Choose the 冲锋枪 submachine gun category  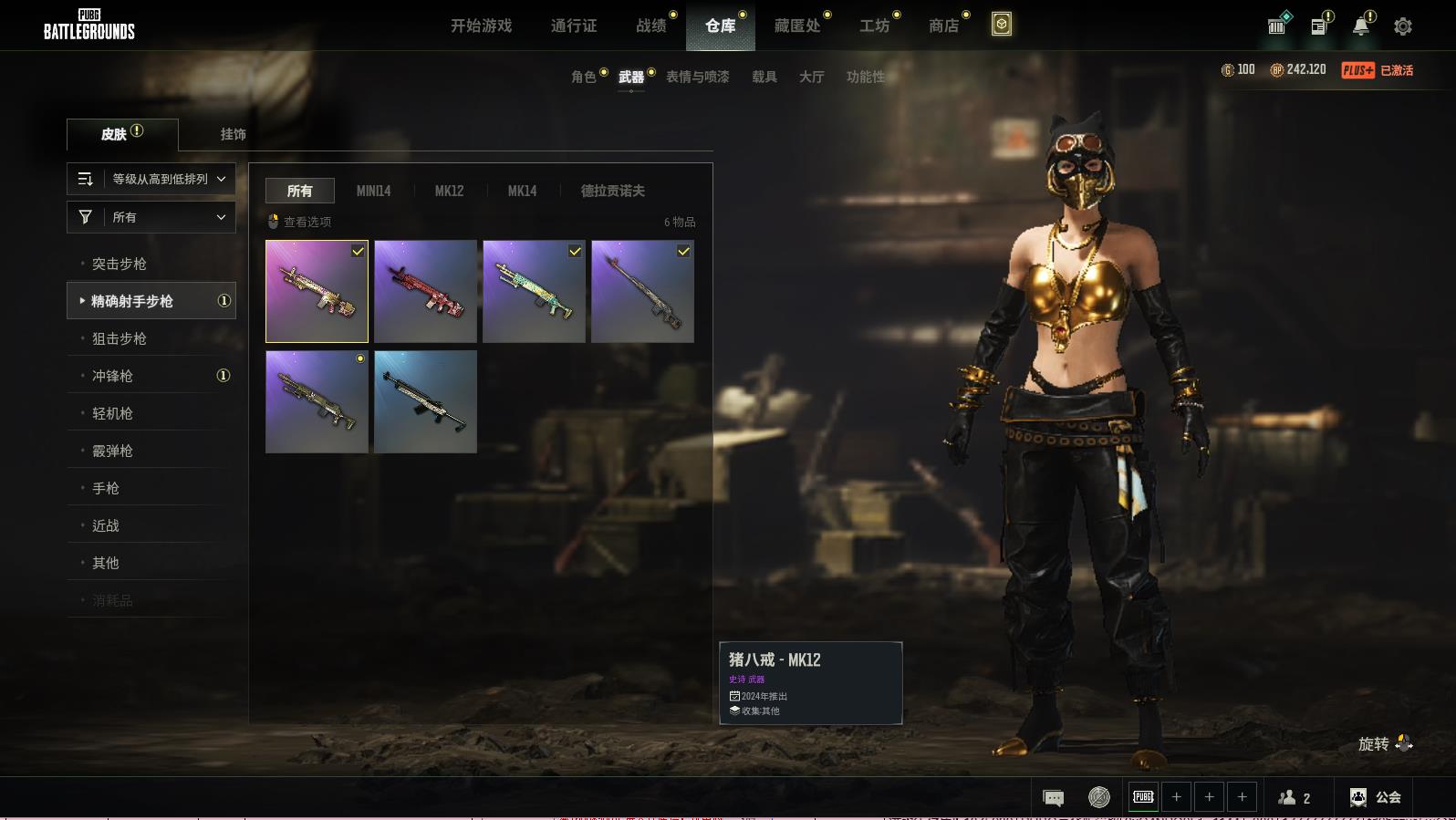113,376
